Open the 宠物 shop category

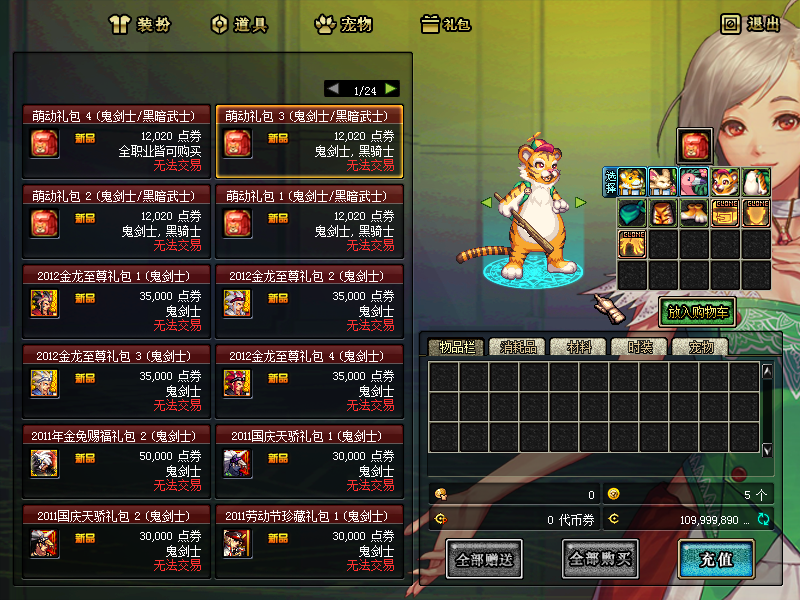(x=343, y=24)
